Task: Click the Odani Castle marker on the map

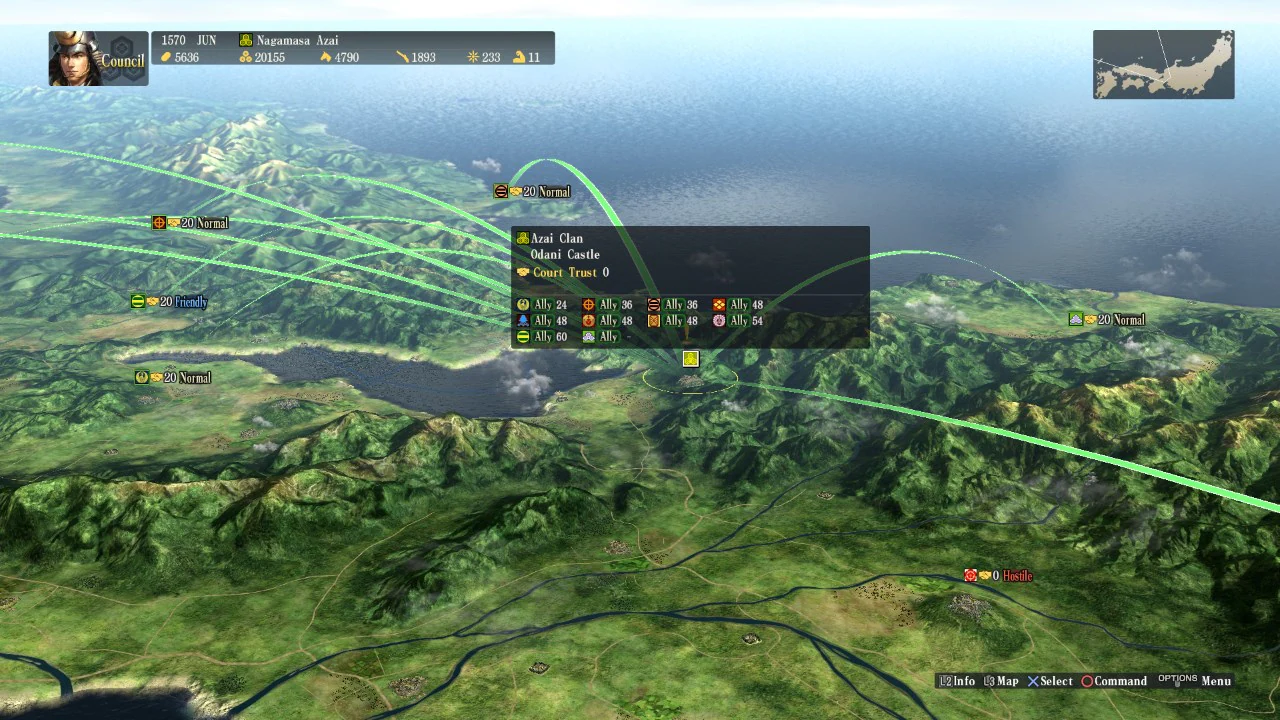Action: coord(690,359)
